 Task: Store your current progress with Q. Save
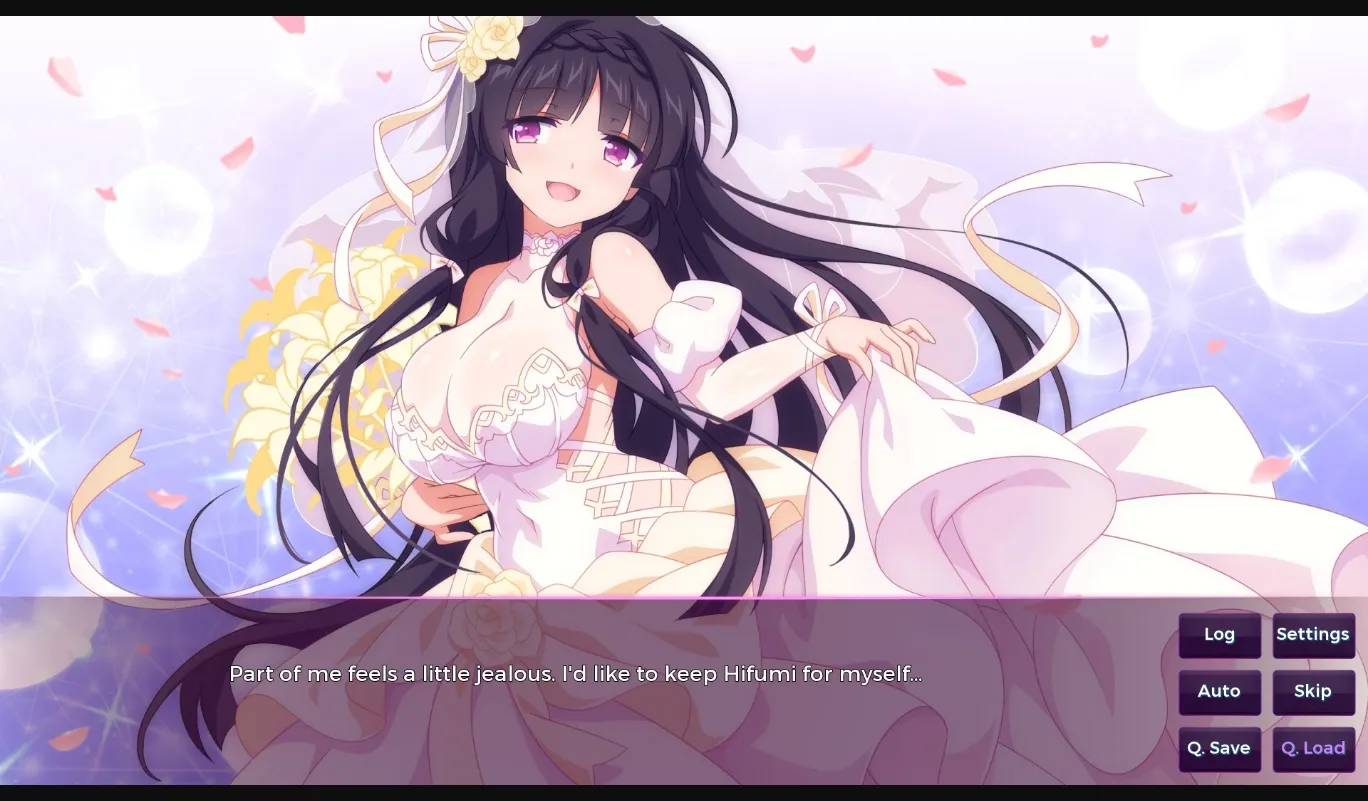(1219, 748)
